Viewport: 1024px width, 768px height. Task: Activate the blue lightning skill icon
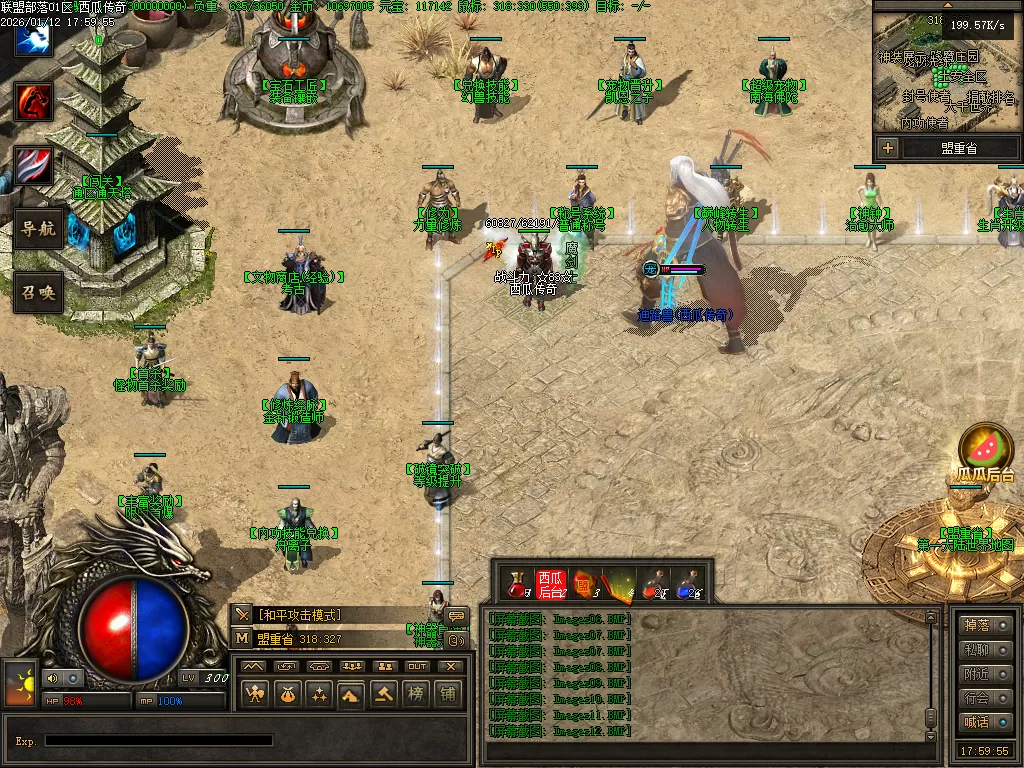pos(34,37)
